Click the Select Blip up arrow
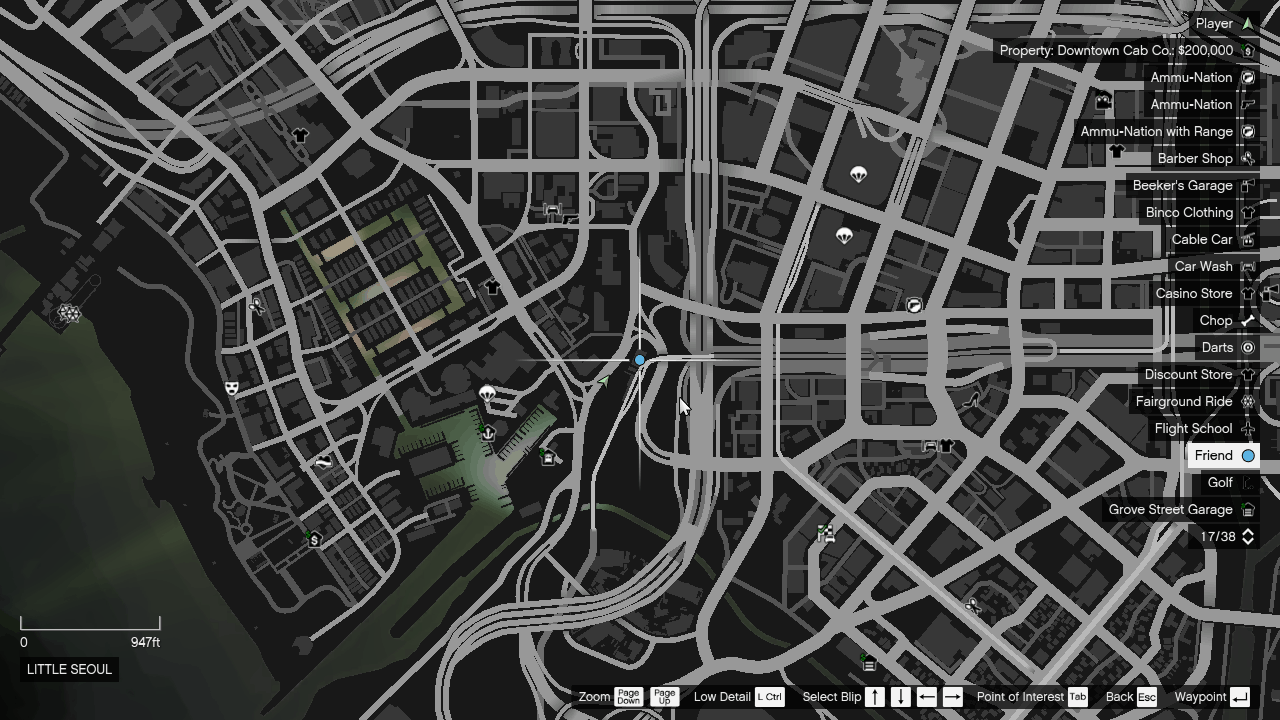The width and height of the screenshot is (1280, 720). pyautogui.click(x=875, y=696)
